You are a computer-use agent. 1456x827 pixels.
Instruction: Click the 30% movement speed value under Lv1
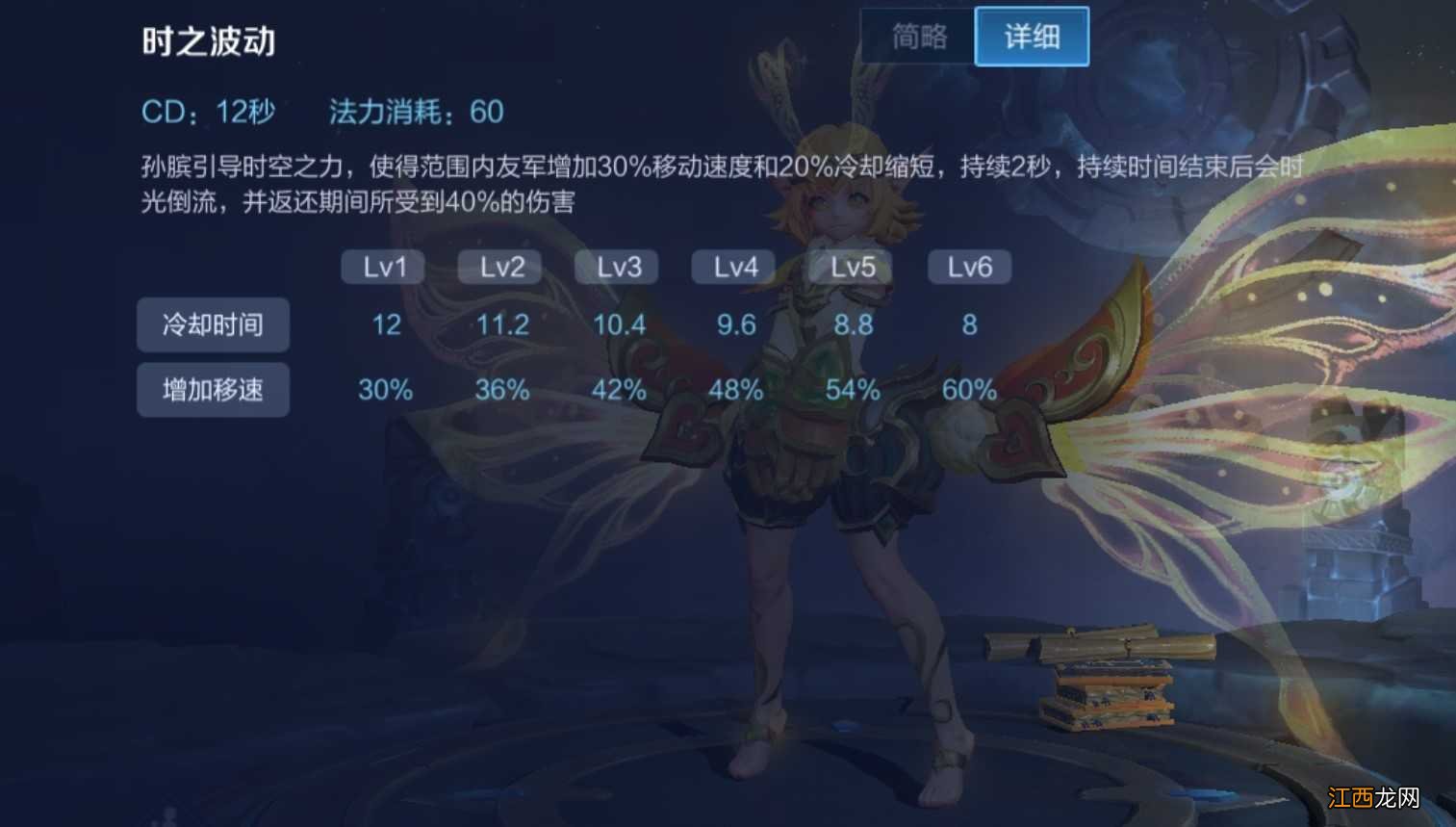pos(384,390)
